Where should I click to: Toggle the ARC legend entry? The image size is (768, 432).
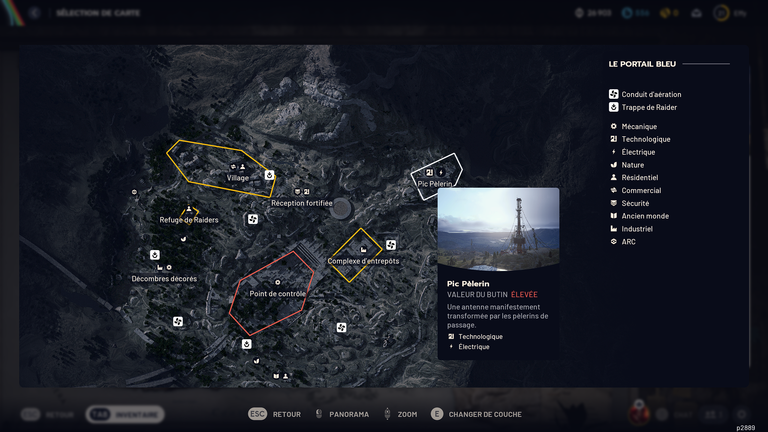[x=628, y=242]
